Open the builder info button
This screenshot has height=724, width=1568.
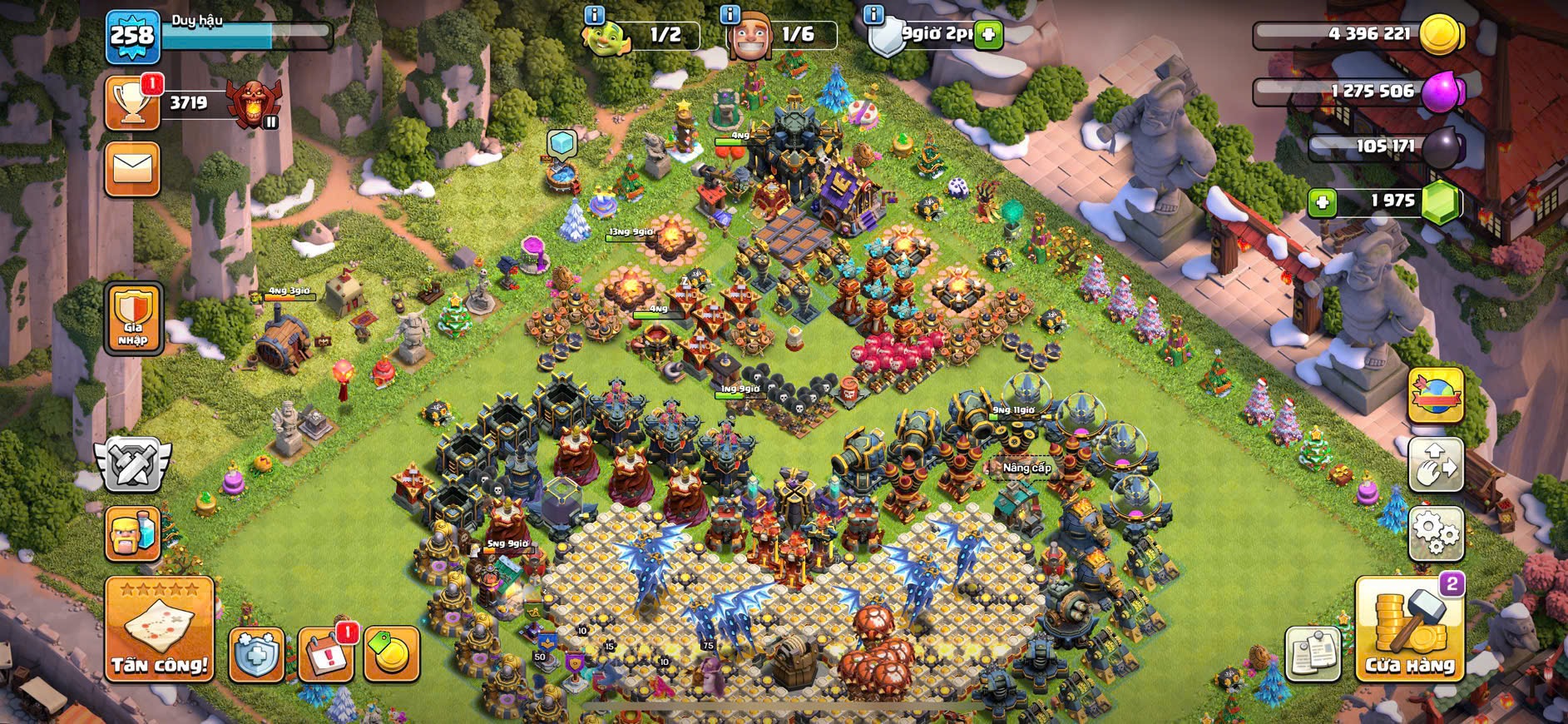point(730,14)
